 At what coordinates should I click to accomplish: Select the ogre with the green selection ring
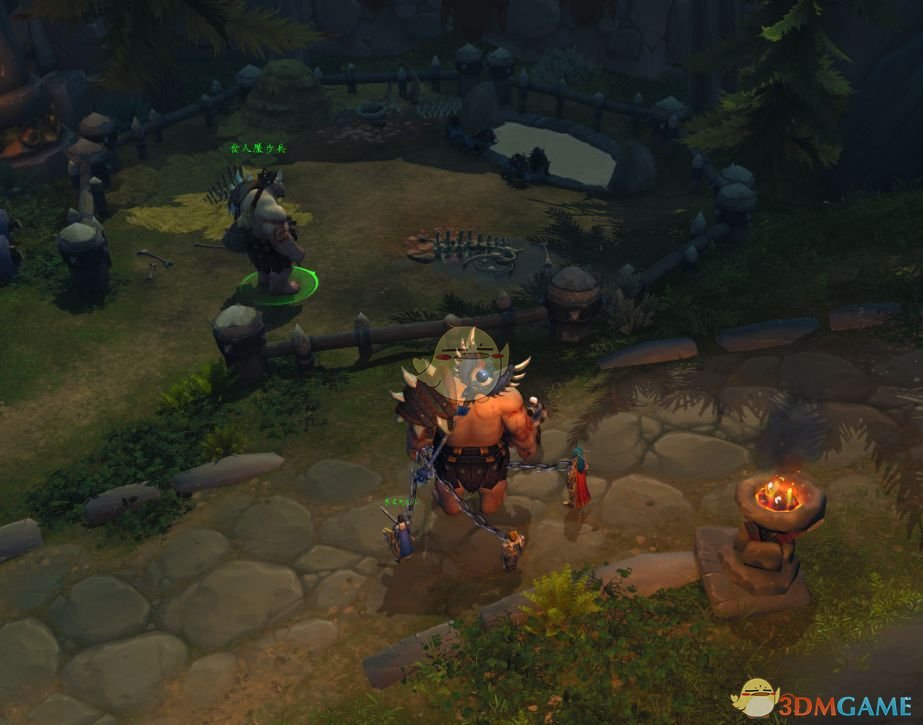click(x=267, y=232)
